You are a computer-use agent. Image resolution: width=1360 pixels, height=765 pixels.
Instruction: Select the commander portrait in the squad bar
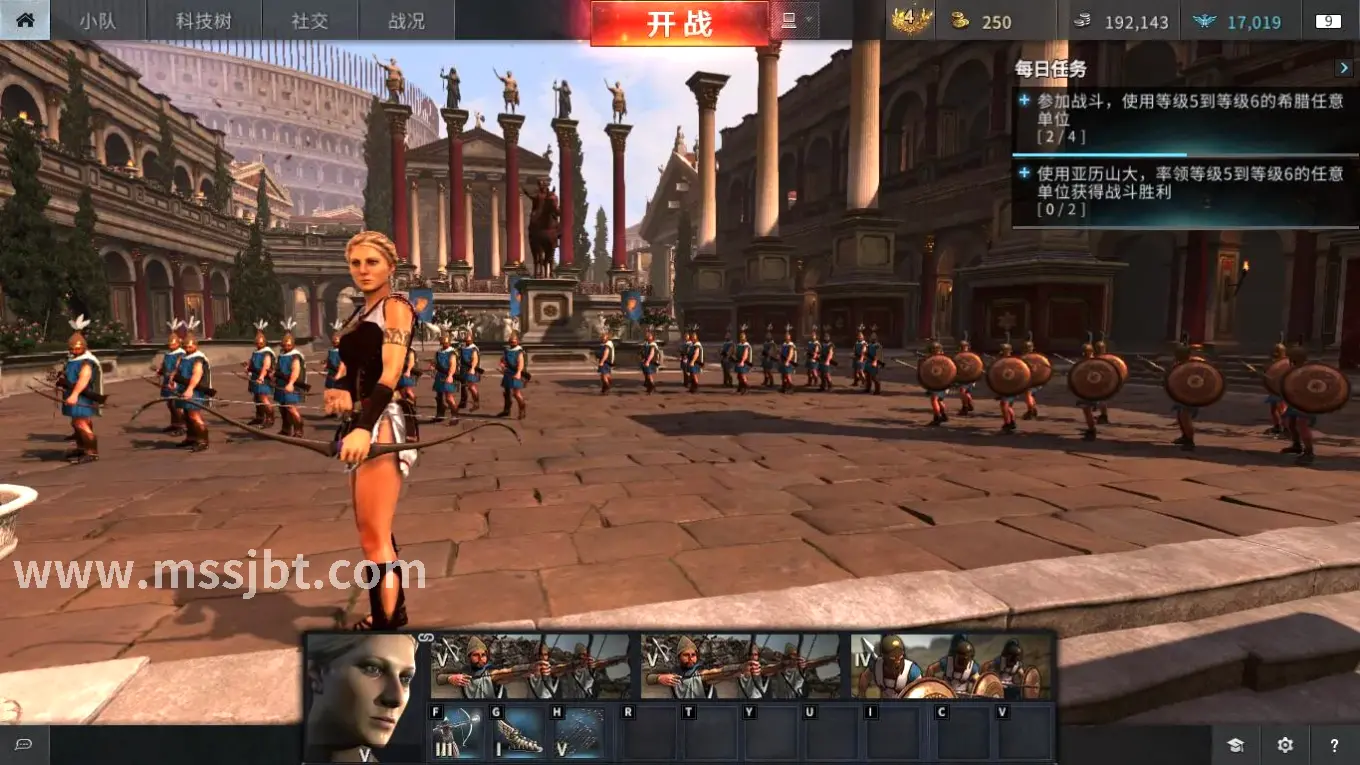(x=362, y=697)
